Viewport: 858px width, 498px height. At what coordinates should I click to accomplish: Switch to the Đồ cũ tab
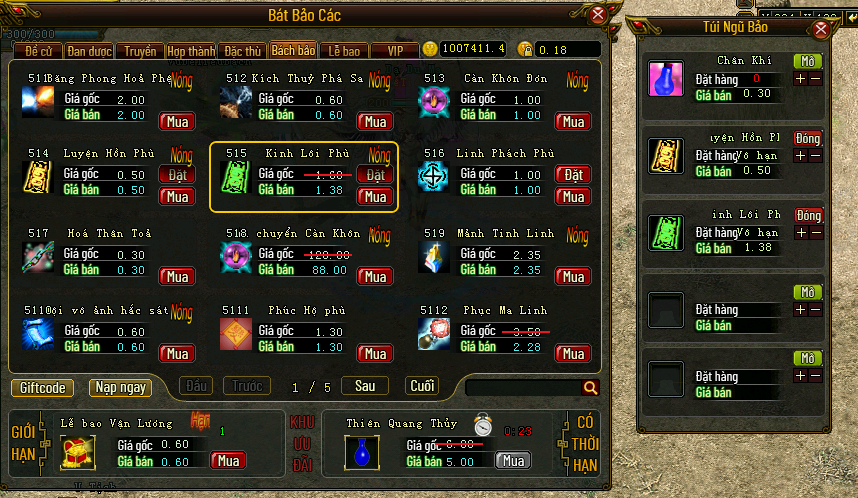(39, 50)
